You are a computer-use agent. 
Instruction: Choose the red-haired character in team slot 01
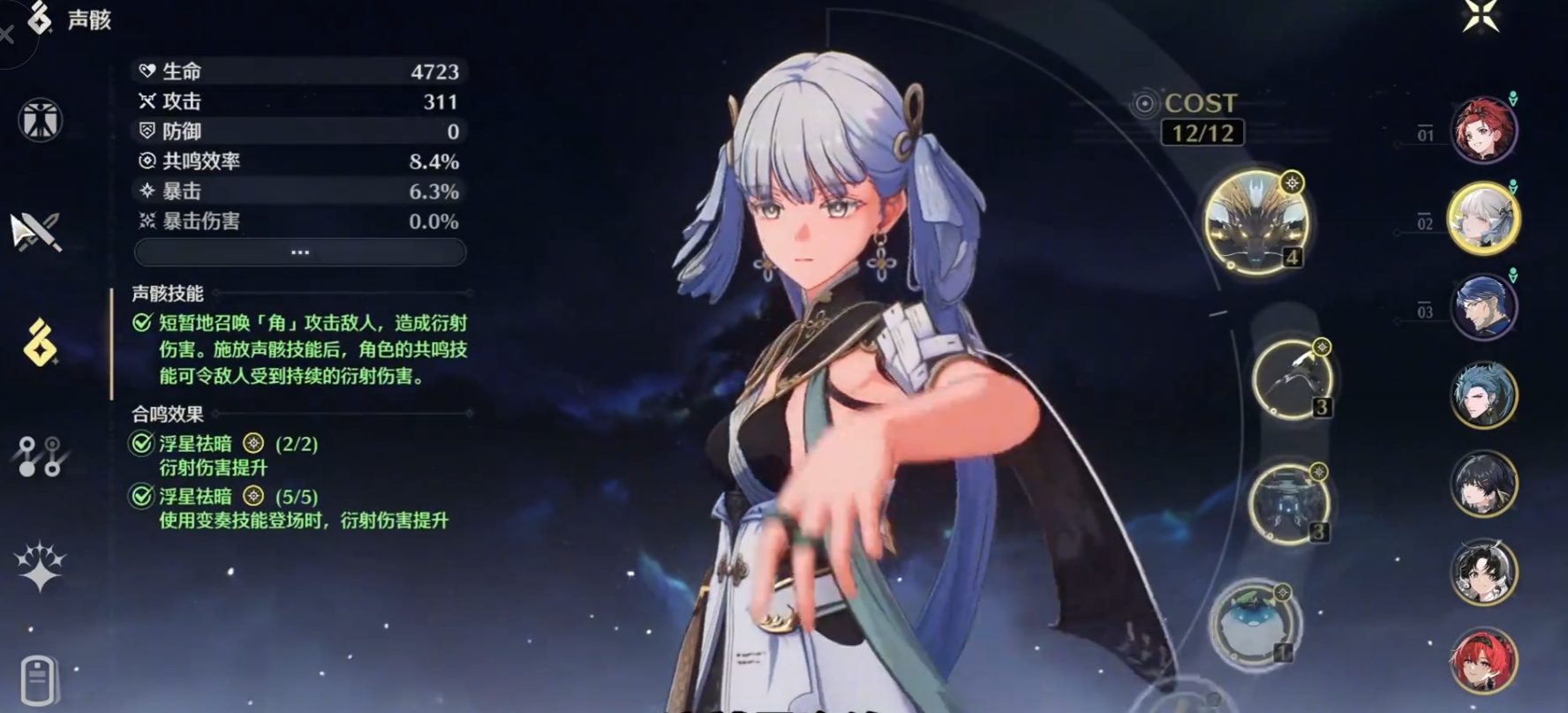coord(1483,131)
